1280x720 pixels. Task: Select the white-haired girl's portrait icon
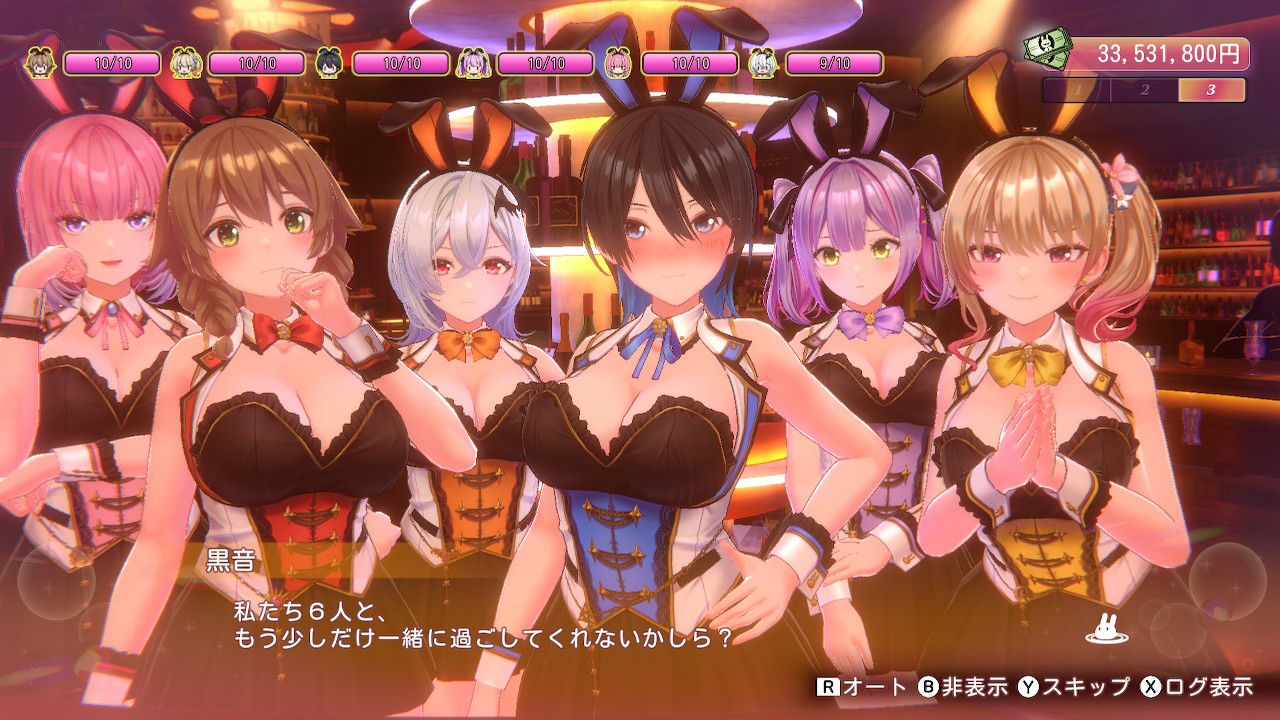(762, 63)
